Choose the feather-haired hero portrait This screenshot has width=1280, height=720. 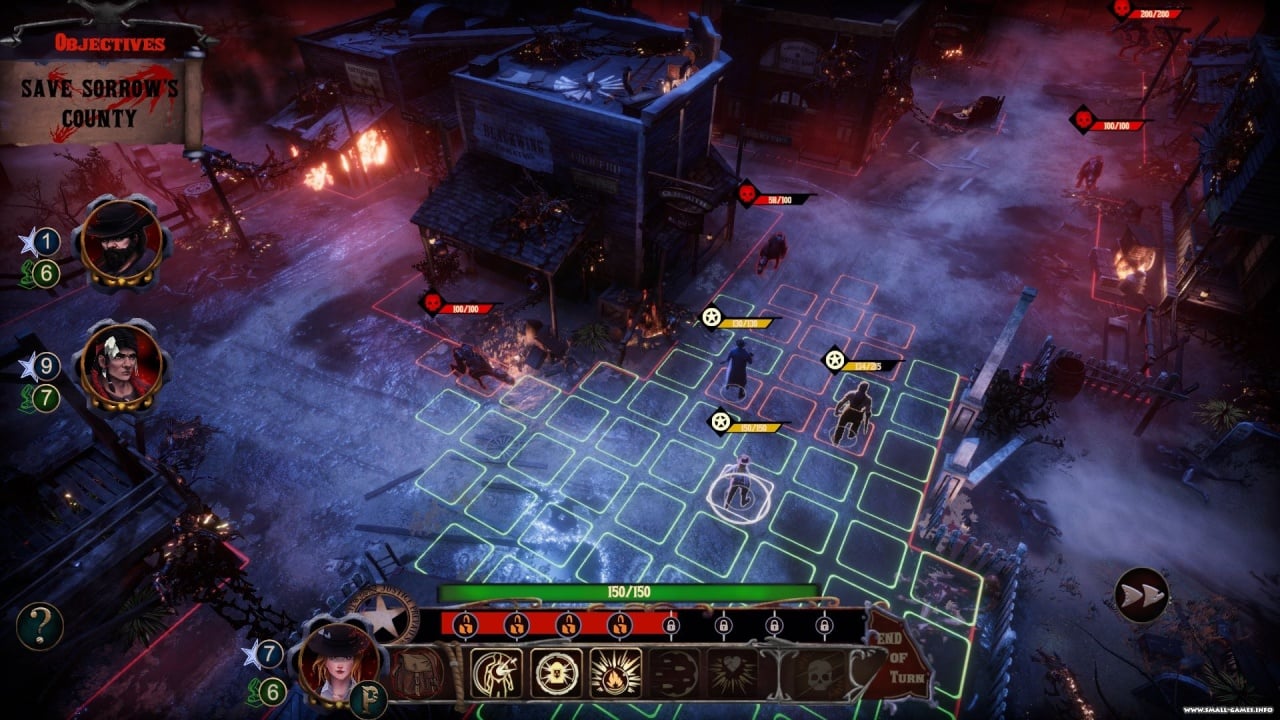click(122, 367)
